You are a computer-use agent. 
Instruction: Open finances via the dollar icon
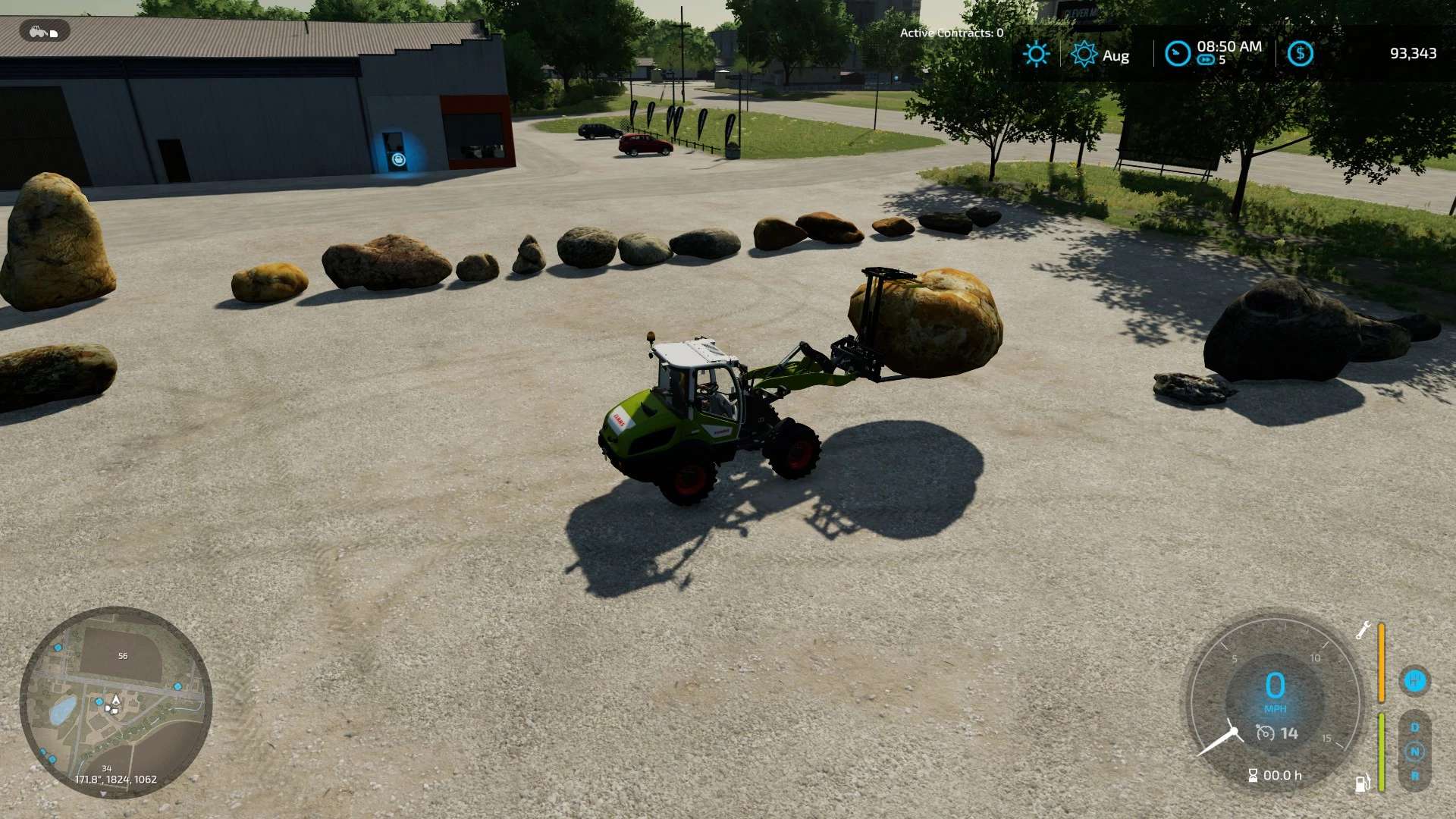pyautogui.click(x=1300, y=54)
